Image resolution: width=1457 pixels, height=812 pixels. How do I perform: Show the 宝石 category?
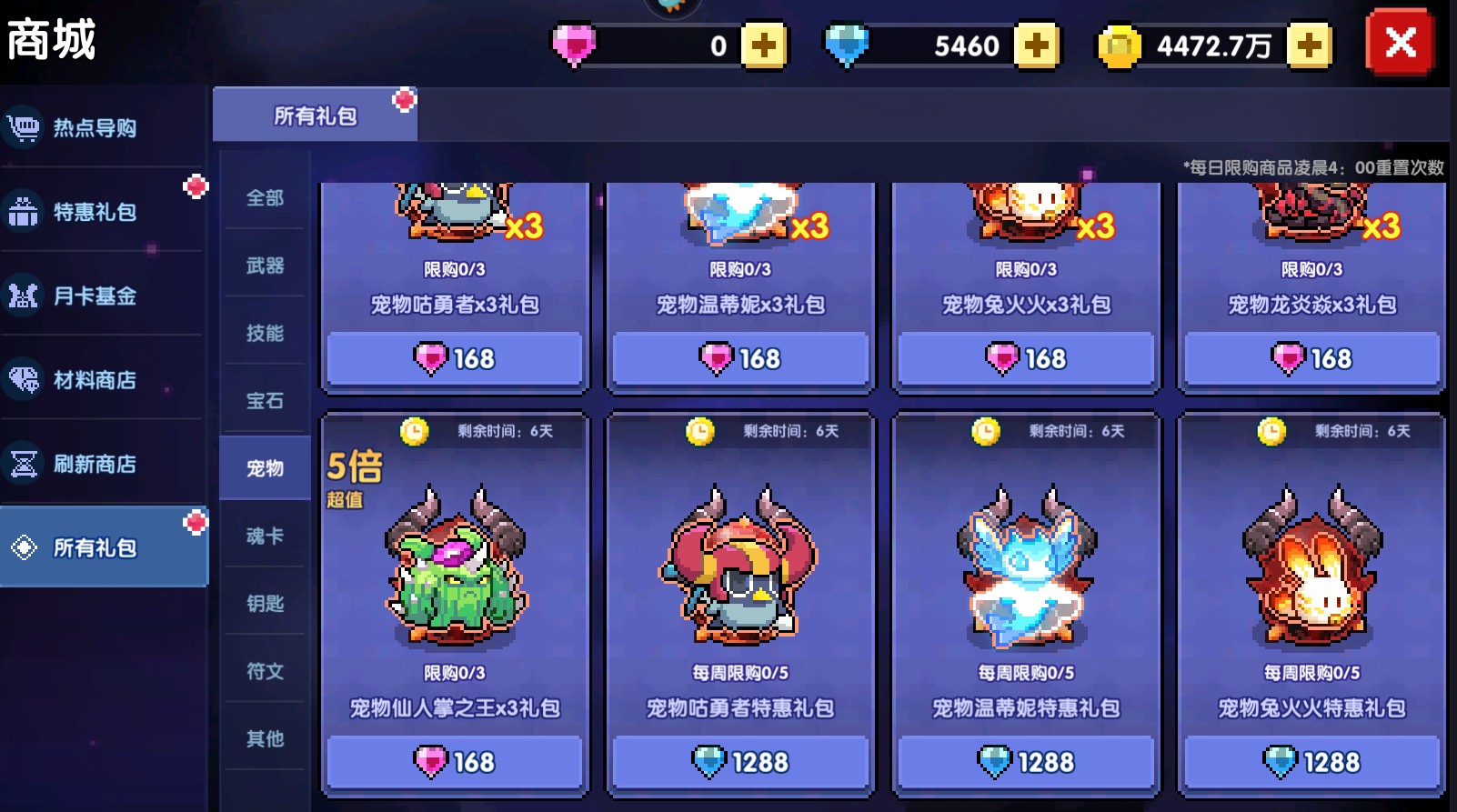pos(265,400)
